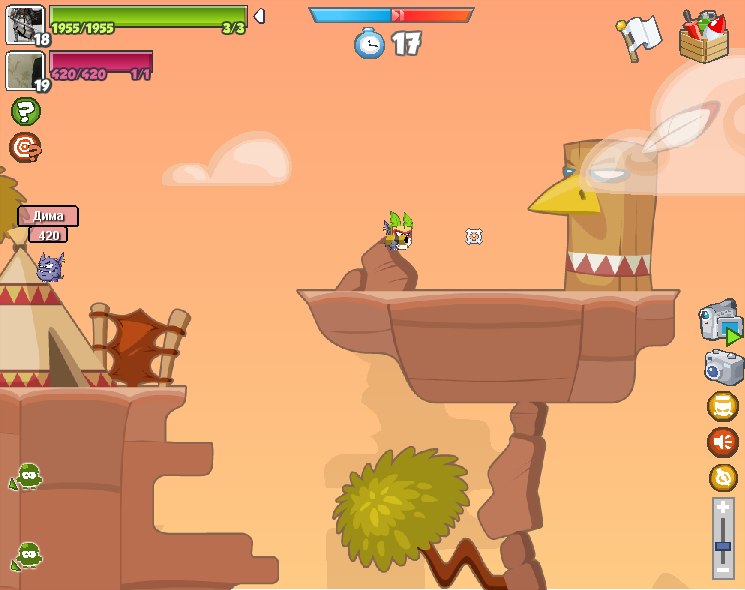Image resolution: width=745 pixels, height=590 pixels.
Task: Take a screenshot with the photo camera
Action: click(x=723, y=367)
